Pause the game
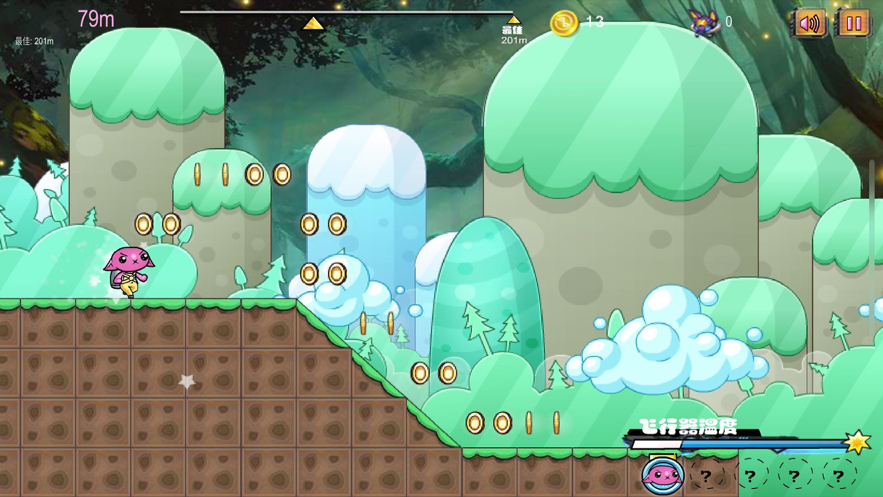Screen dimensions: 883x497 [853, 23]
